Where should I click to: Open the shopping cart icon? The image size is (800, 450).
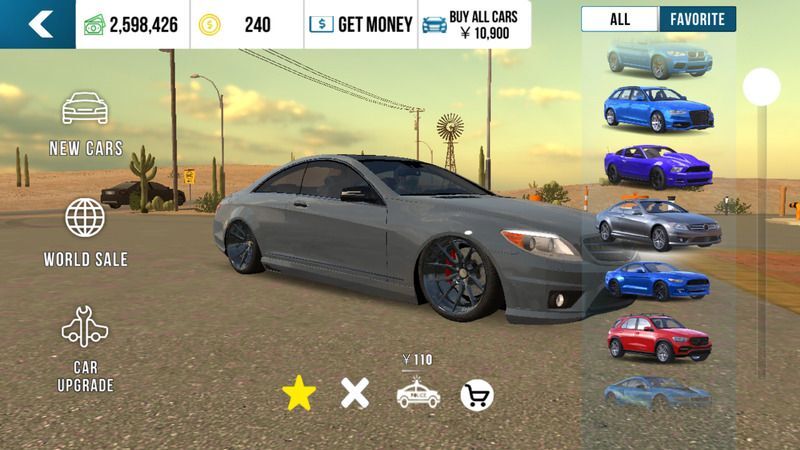(x=477, y=395)
